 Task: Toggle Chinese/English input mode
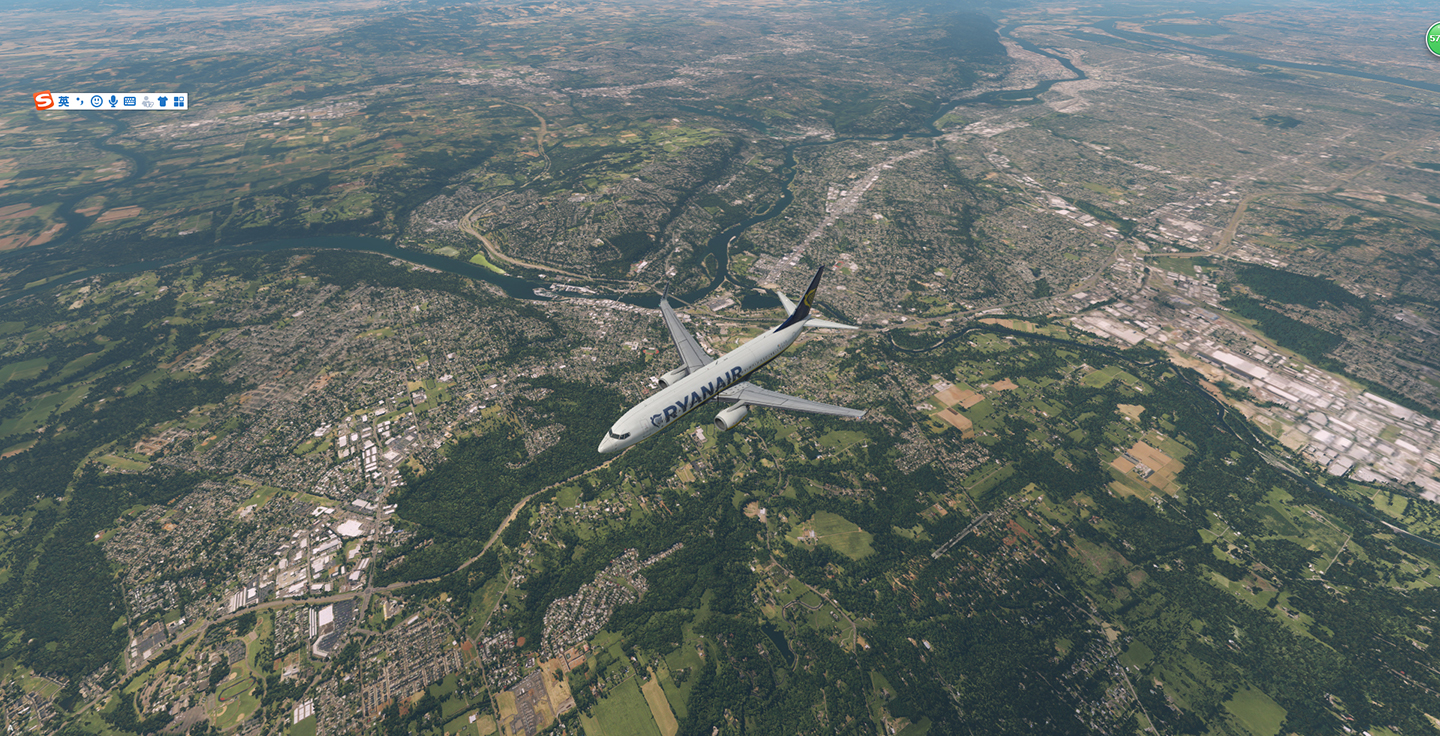[63, 100]
